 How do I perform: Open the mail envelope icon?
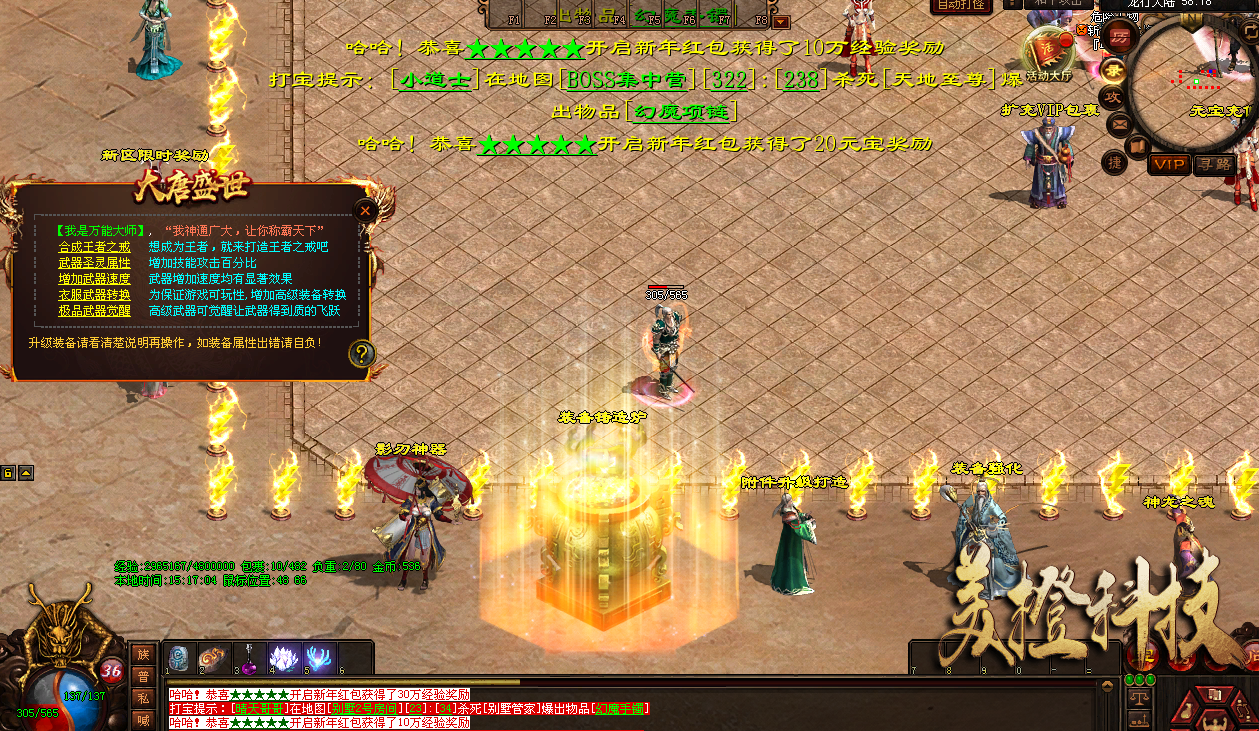[1119, 125]
